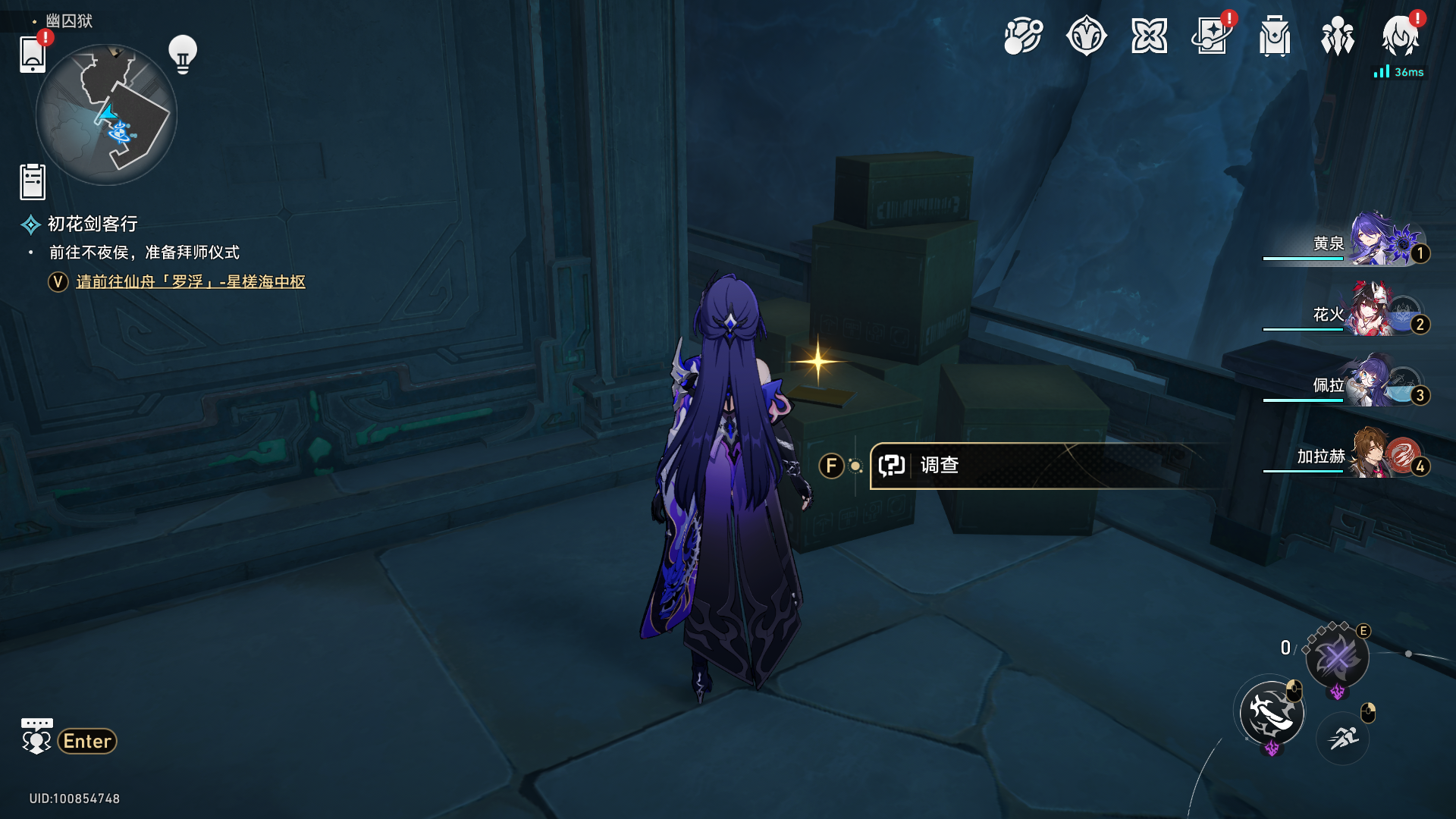Open the chat box icon
This screenshot has height=819, width=1456.
36,736
